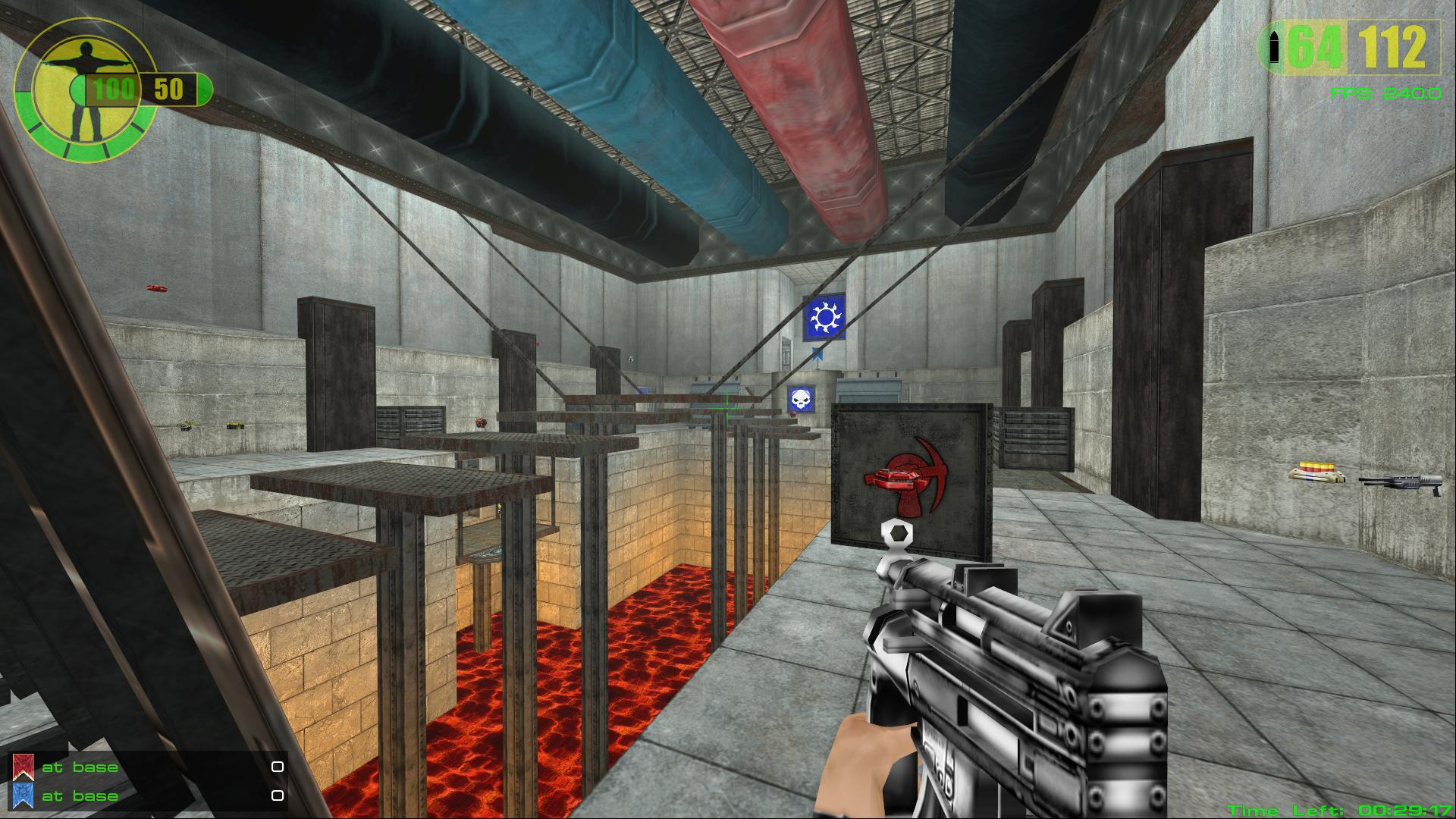Image resolution: width=1456 pixels, height=819 pixels.
Task: Click the bullet ammo type icon
Action: pos(1274,48)
